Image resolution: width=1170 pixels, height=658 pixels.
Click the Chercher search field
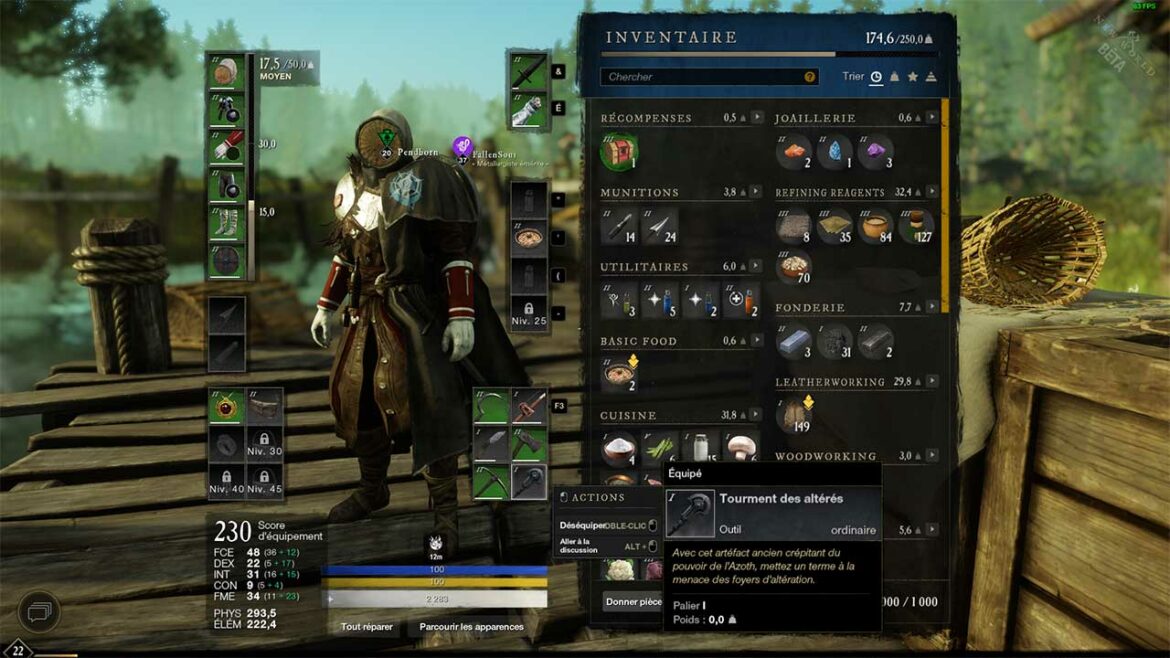click(x=700, y=77)
